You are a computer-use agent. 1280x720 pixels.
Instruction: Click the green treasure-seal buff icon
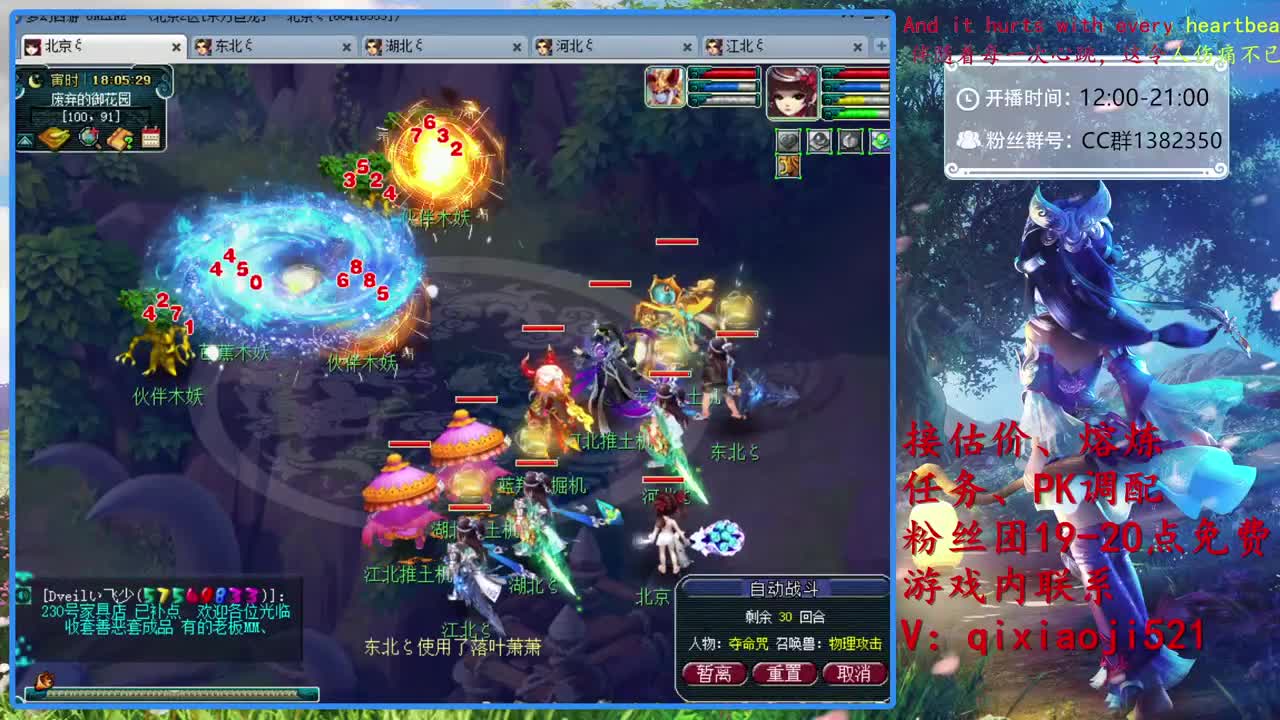coord(882,139)
